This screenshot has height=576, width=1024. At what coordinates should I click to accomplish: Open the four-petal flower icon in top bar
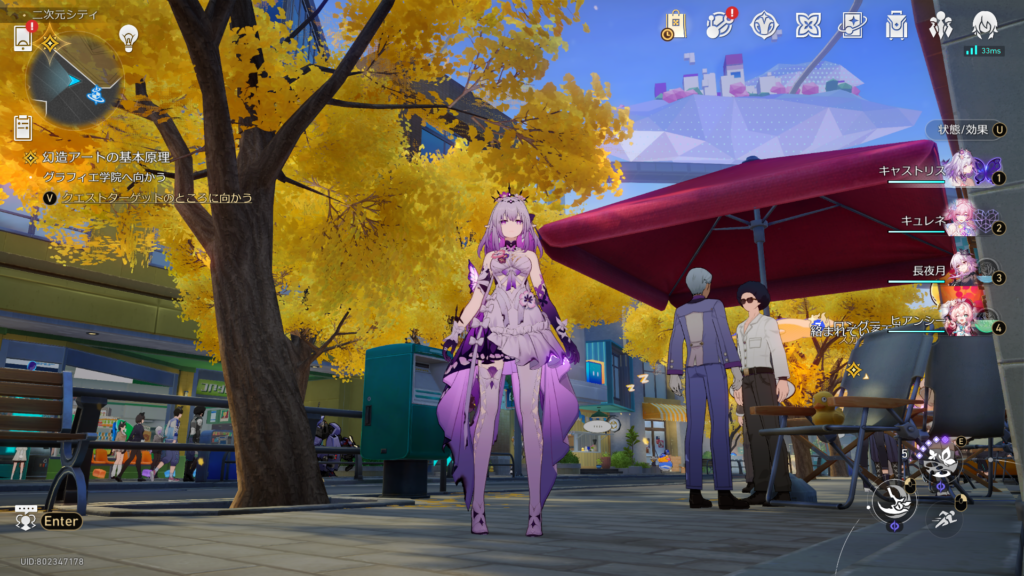[x=808, y=25]
